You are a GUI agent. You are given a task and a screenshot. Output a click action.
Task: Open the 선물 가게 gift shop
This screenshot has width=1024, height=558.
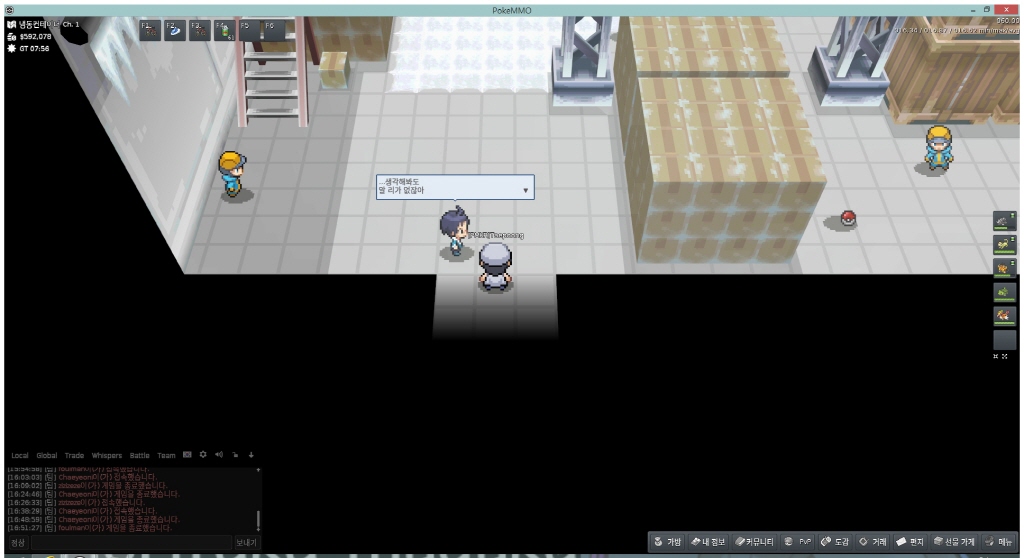click(953, 541)
